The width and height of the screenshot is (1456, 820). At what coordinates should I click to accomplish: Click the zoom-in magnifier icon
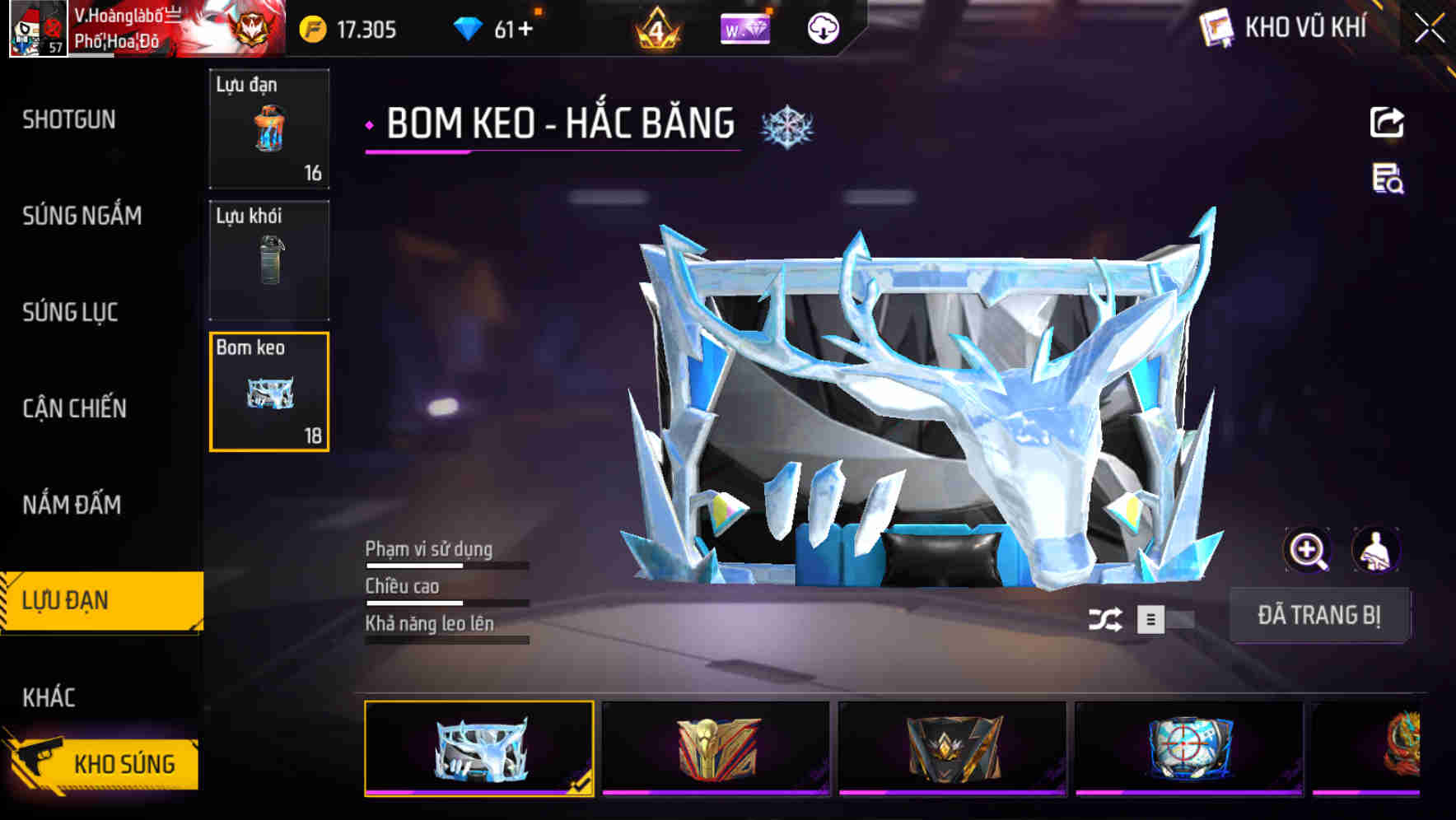coord(1308,550)
